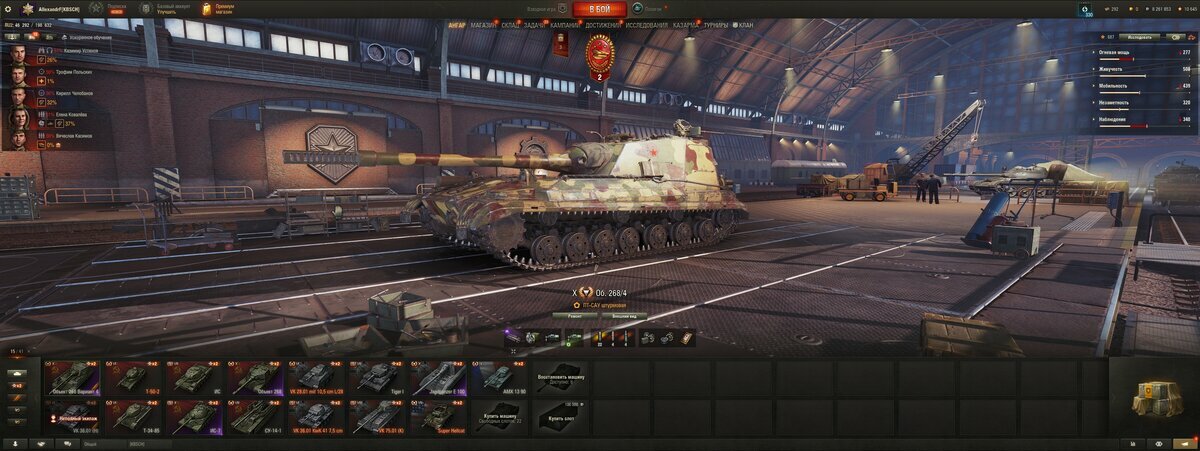The image size is (1200, 451).
Task: Switch to the СКЛАД tab
Action: [510, 25]
